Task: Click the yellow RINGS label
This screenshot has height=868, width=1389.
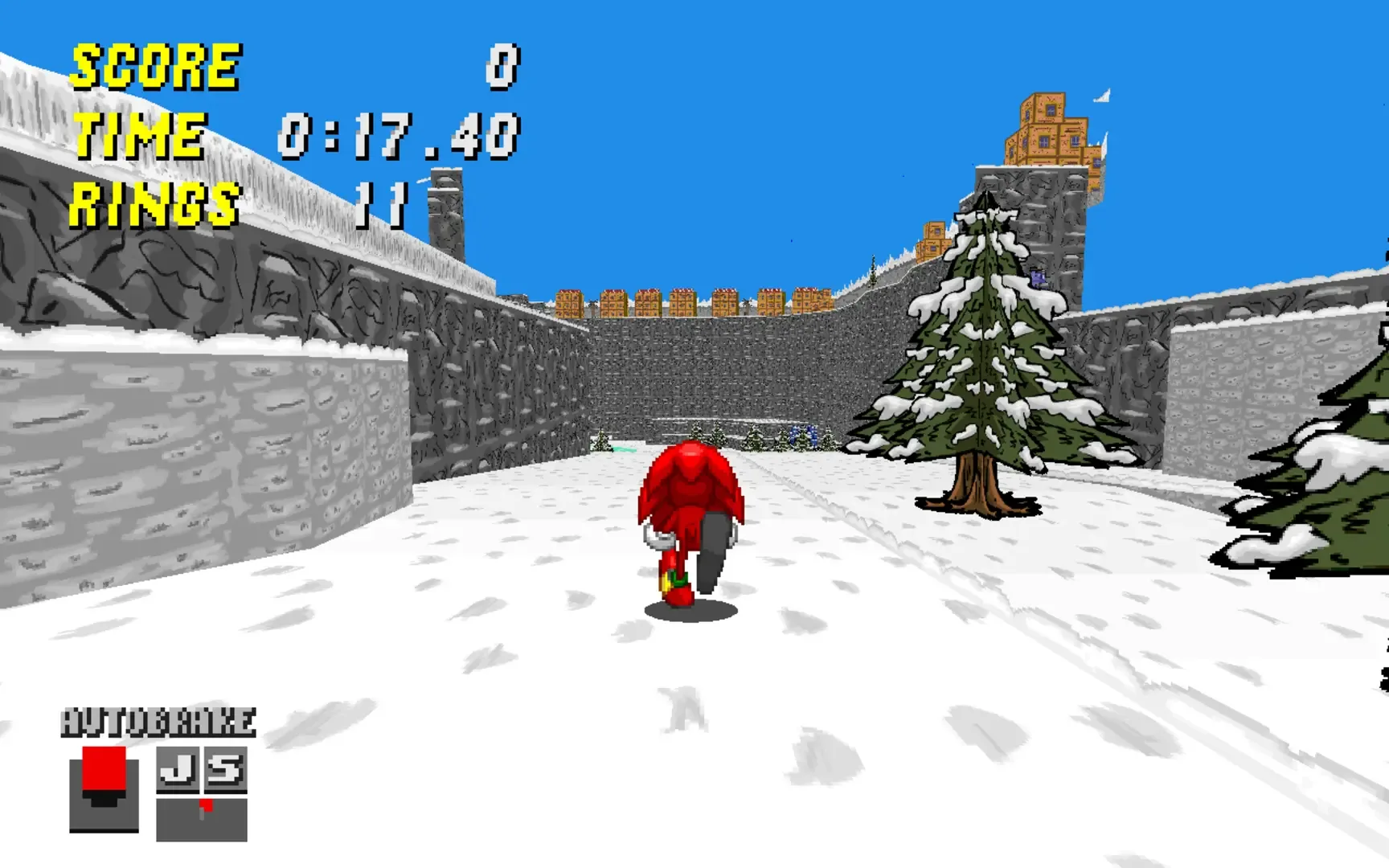Action: pos(153,205)
